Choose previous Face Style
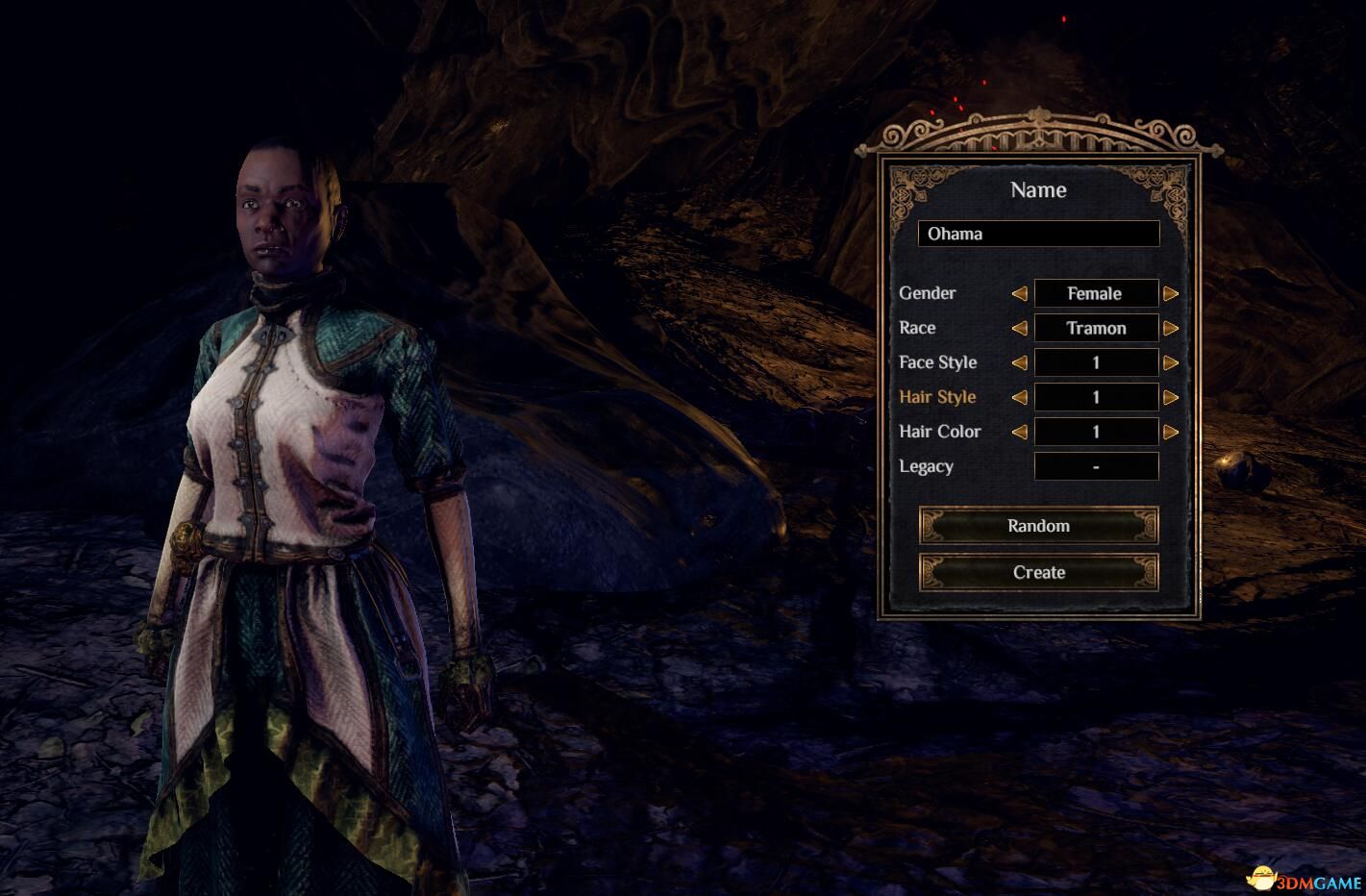Viewport: 1366px width, 896px height. coord(1019,362)
